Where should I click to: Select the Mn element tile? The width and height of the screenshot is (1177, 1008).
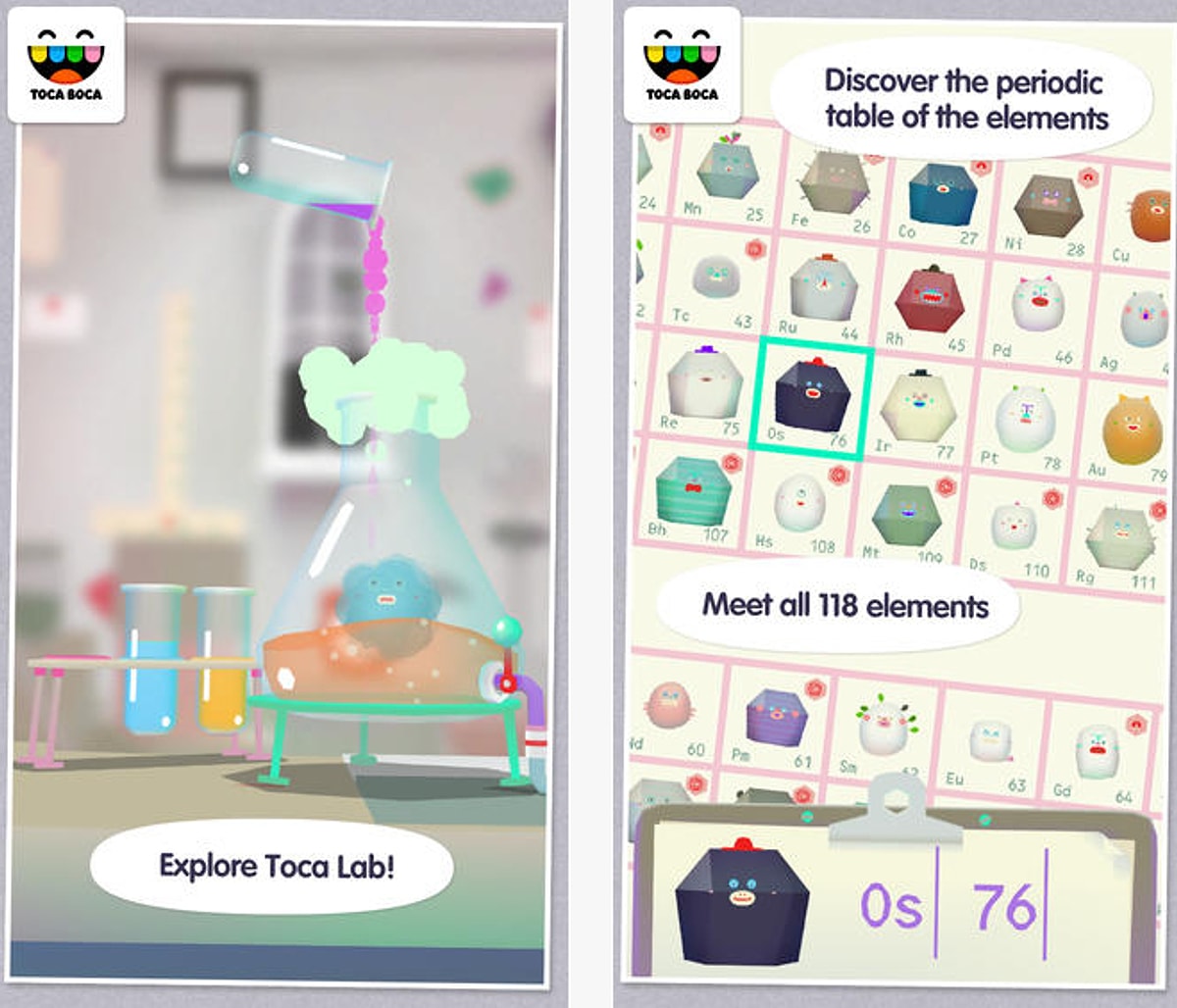coord(727,178)
